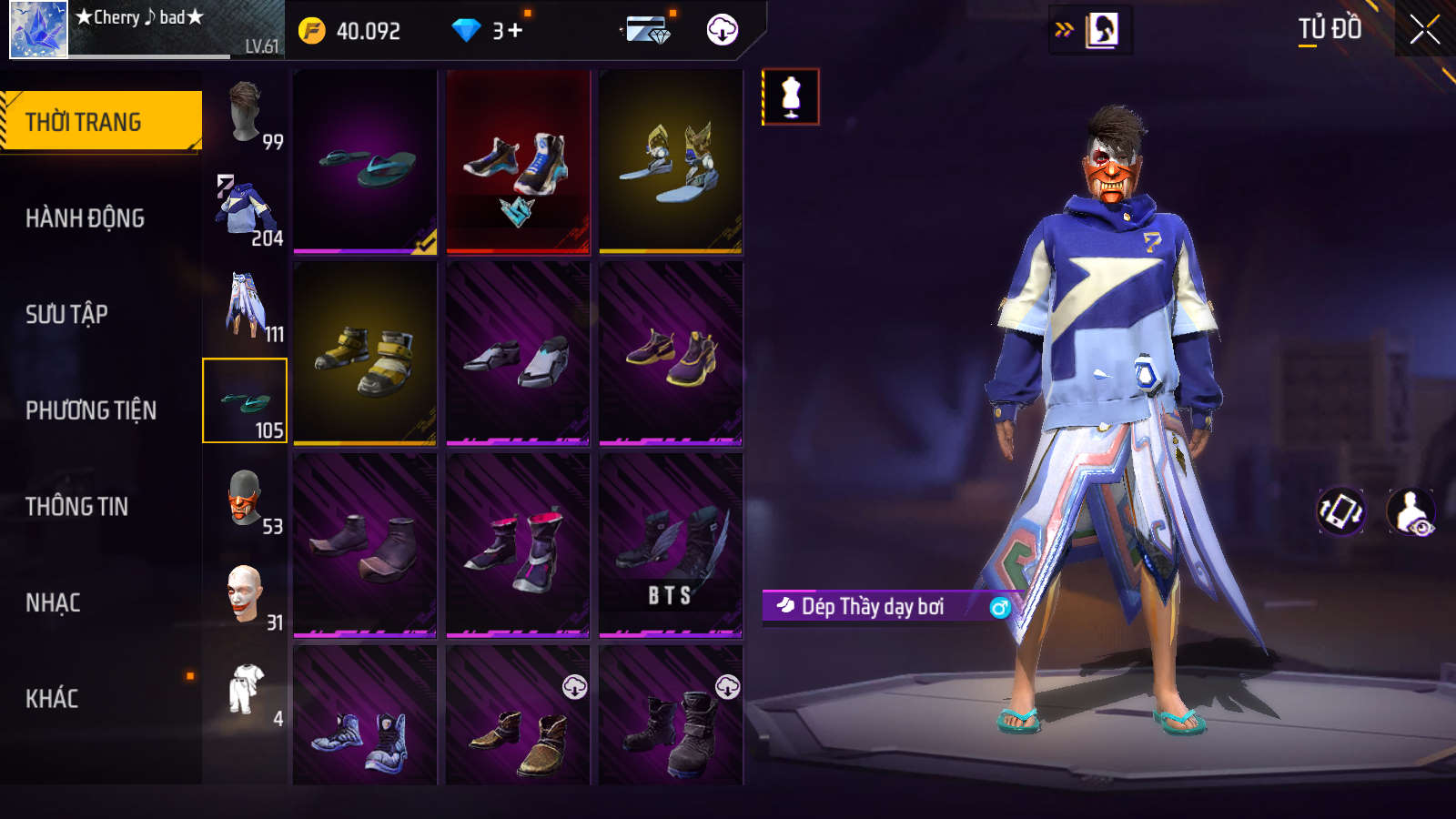Close the wardrobe with the X button
Viewport: 1456px width, 819px height.
1424,29
